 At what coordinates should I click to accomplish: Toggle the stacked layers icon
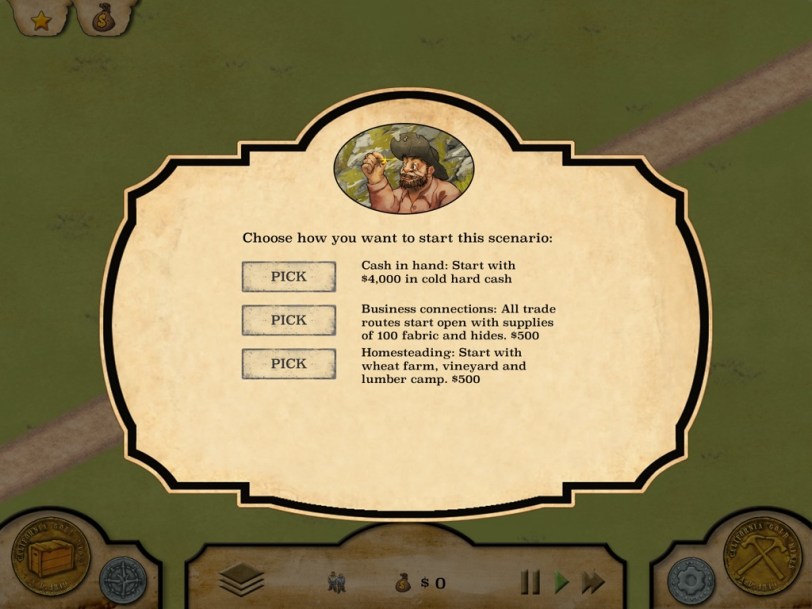[x=241, y=580]
